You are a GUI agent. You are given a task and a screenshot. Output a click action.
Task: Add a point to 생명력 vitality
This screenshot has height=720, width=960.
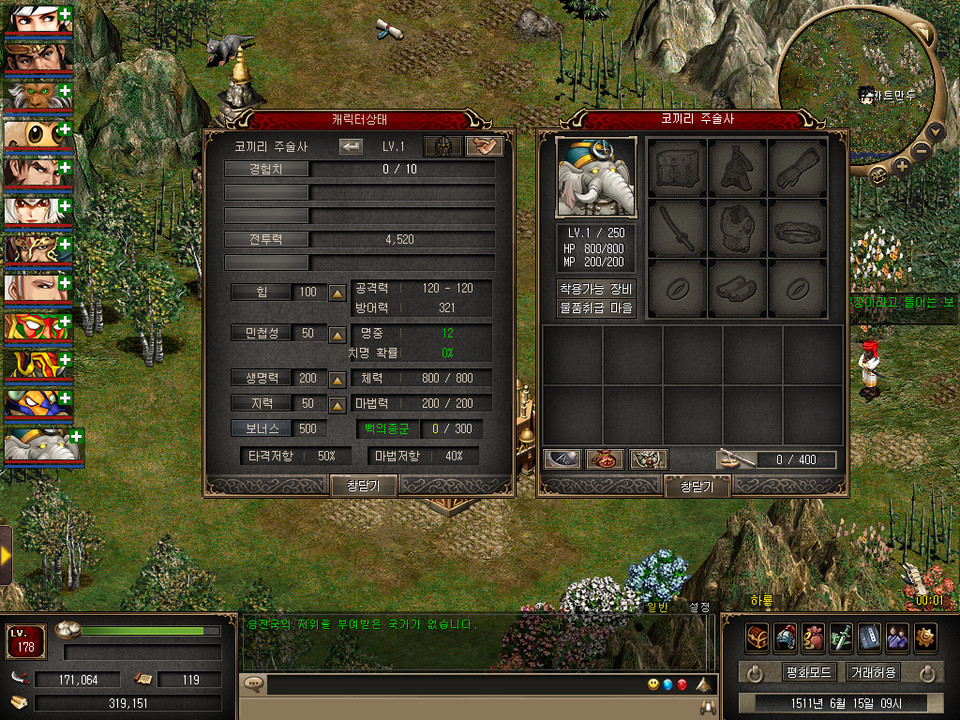pyautogui.click(x=338, y=380)
